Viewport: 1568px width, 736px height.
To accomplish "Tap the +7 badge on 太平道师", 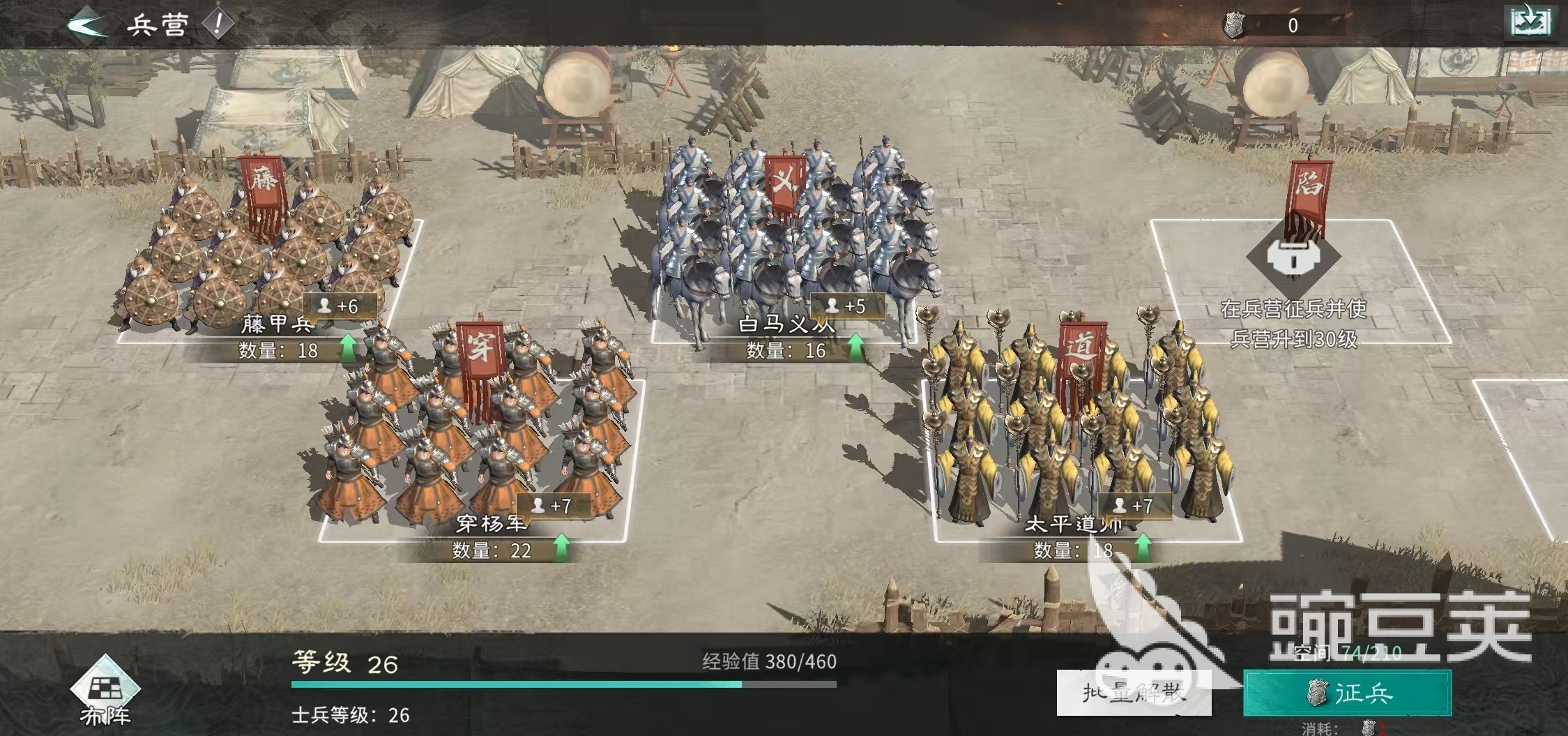I will coord(1134,506).
